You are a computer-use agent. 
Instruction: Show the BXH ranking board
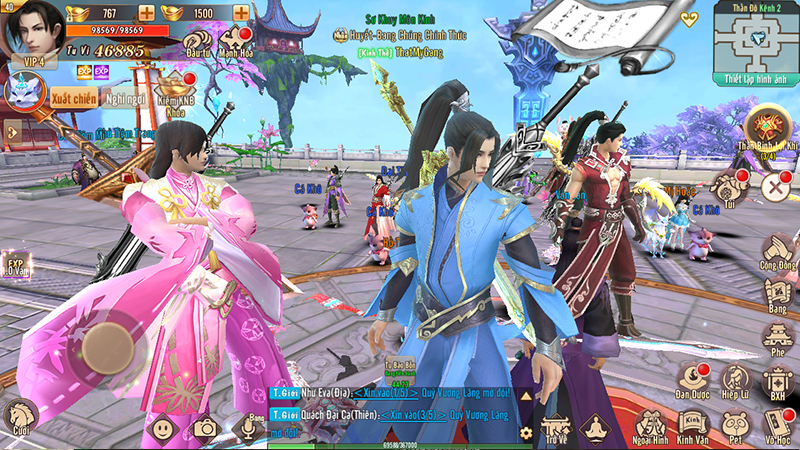pyautogui.click(x=777, y=382)
